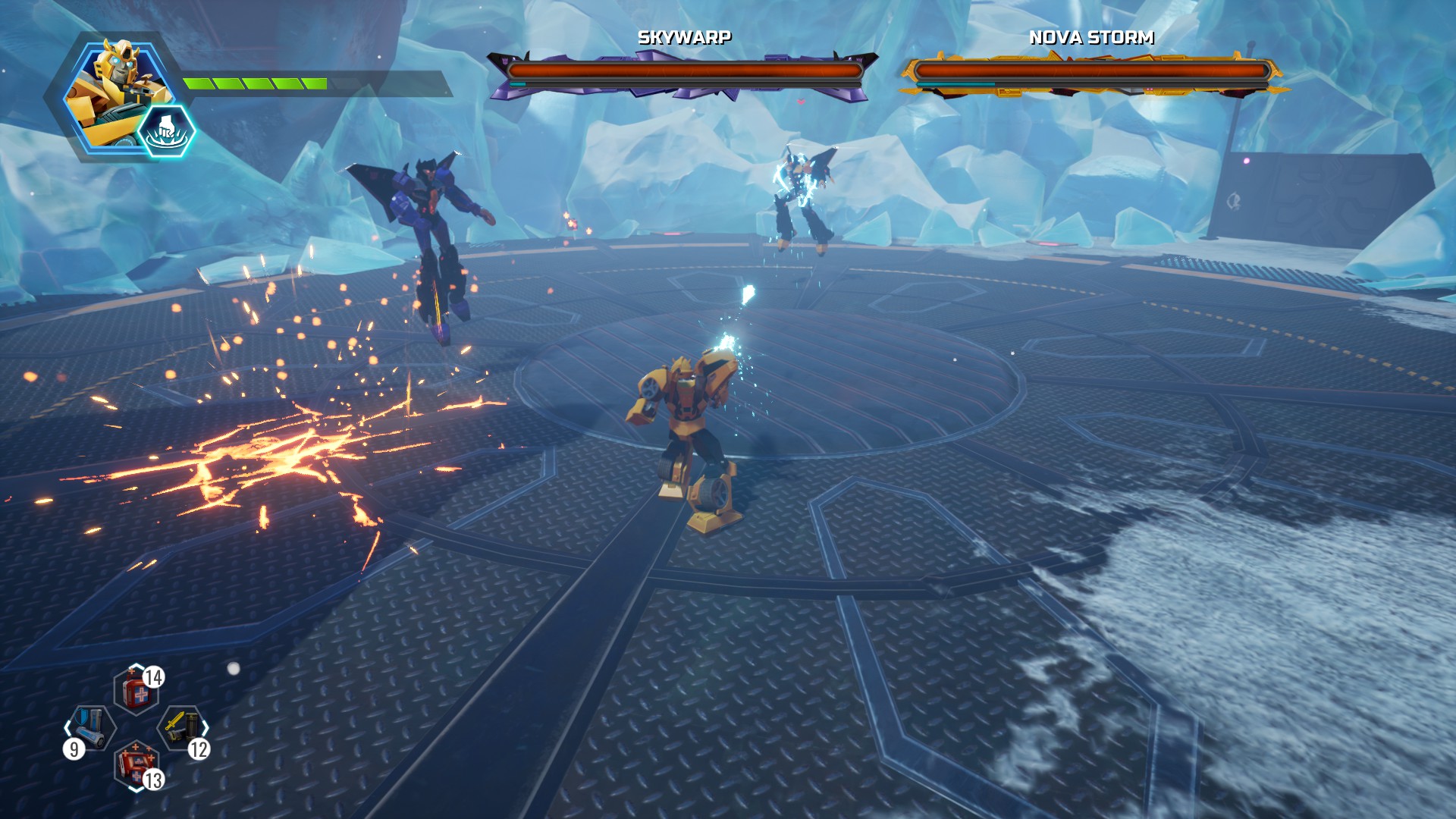Trigger the ground-pound fist ability icon
The image size is (1456, 819).
coord(166,131)
